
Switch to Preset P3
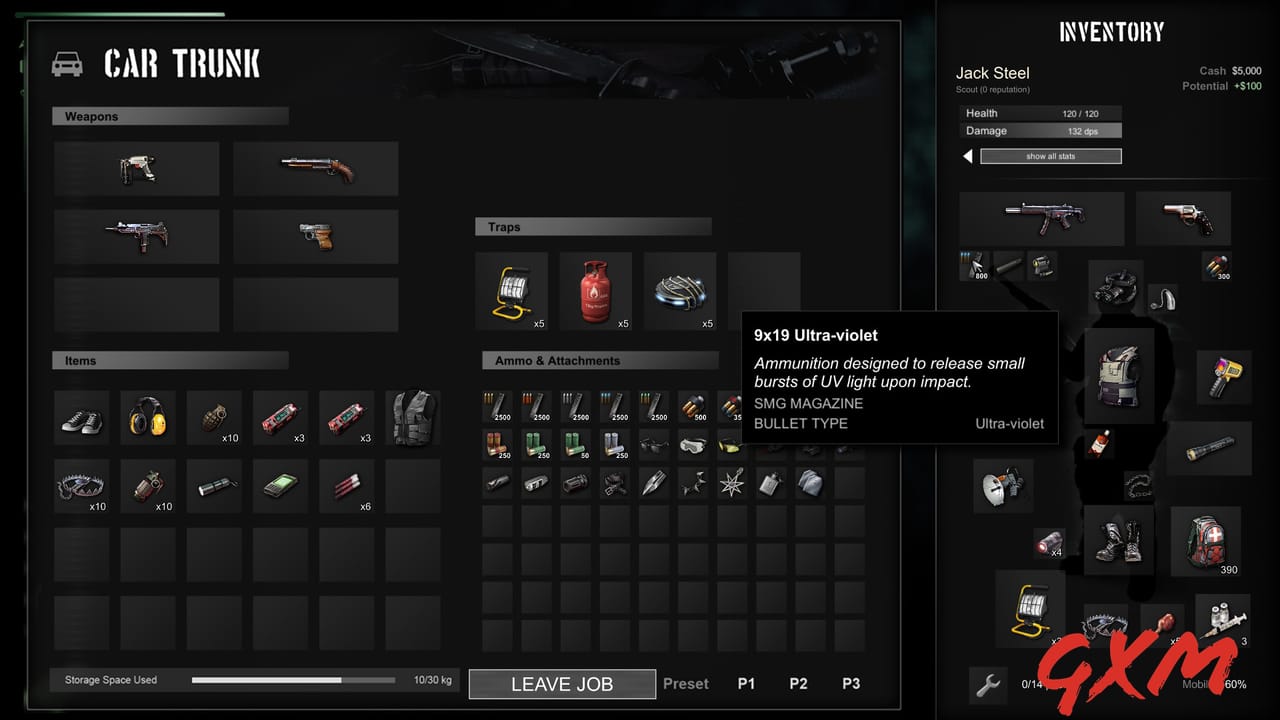[x=851, y=684]
